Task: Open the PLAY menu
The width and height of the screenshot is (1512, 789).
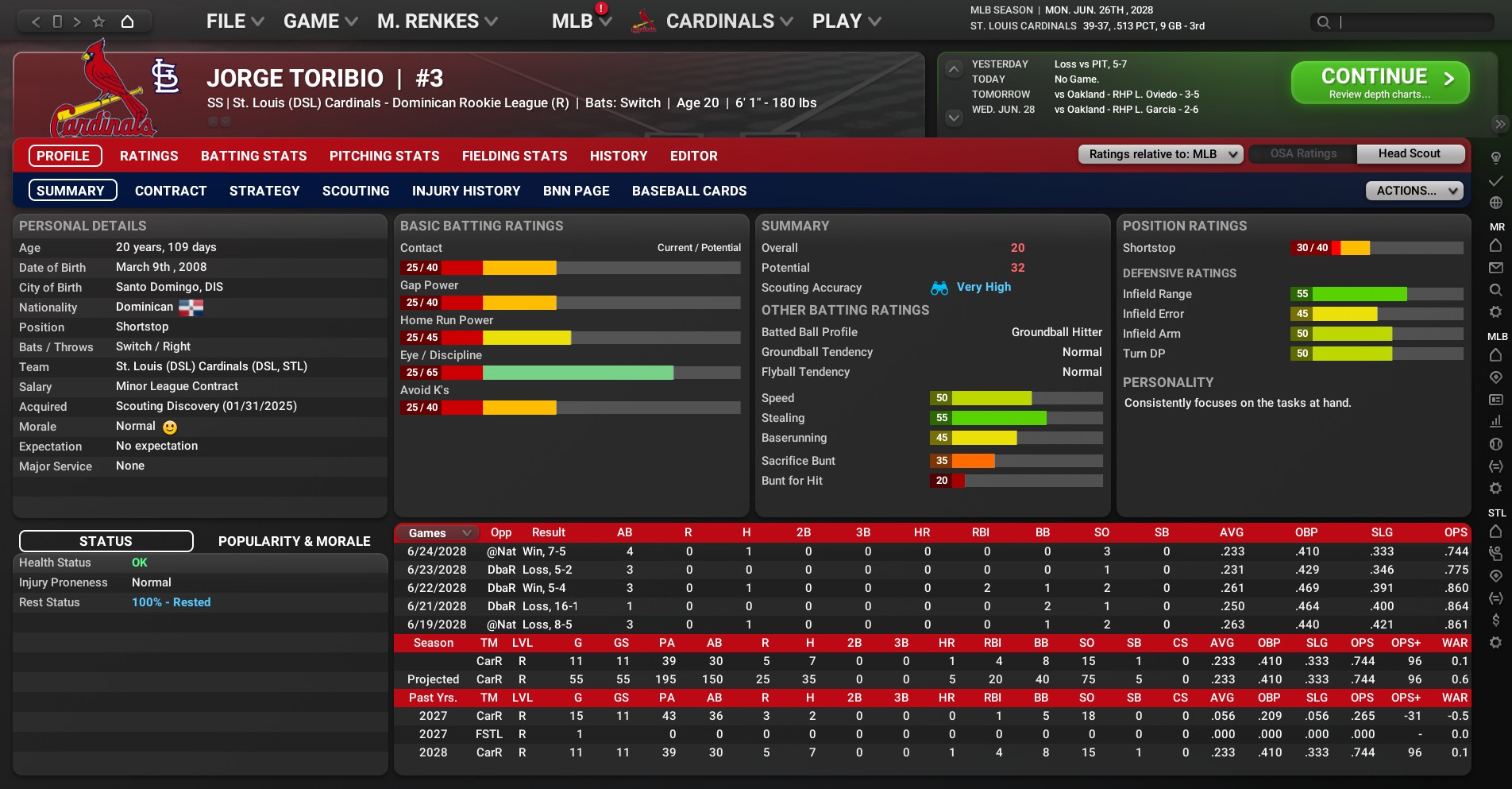Action: (846, 21)
